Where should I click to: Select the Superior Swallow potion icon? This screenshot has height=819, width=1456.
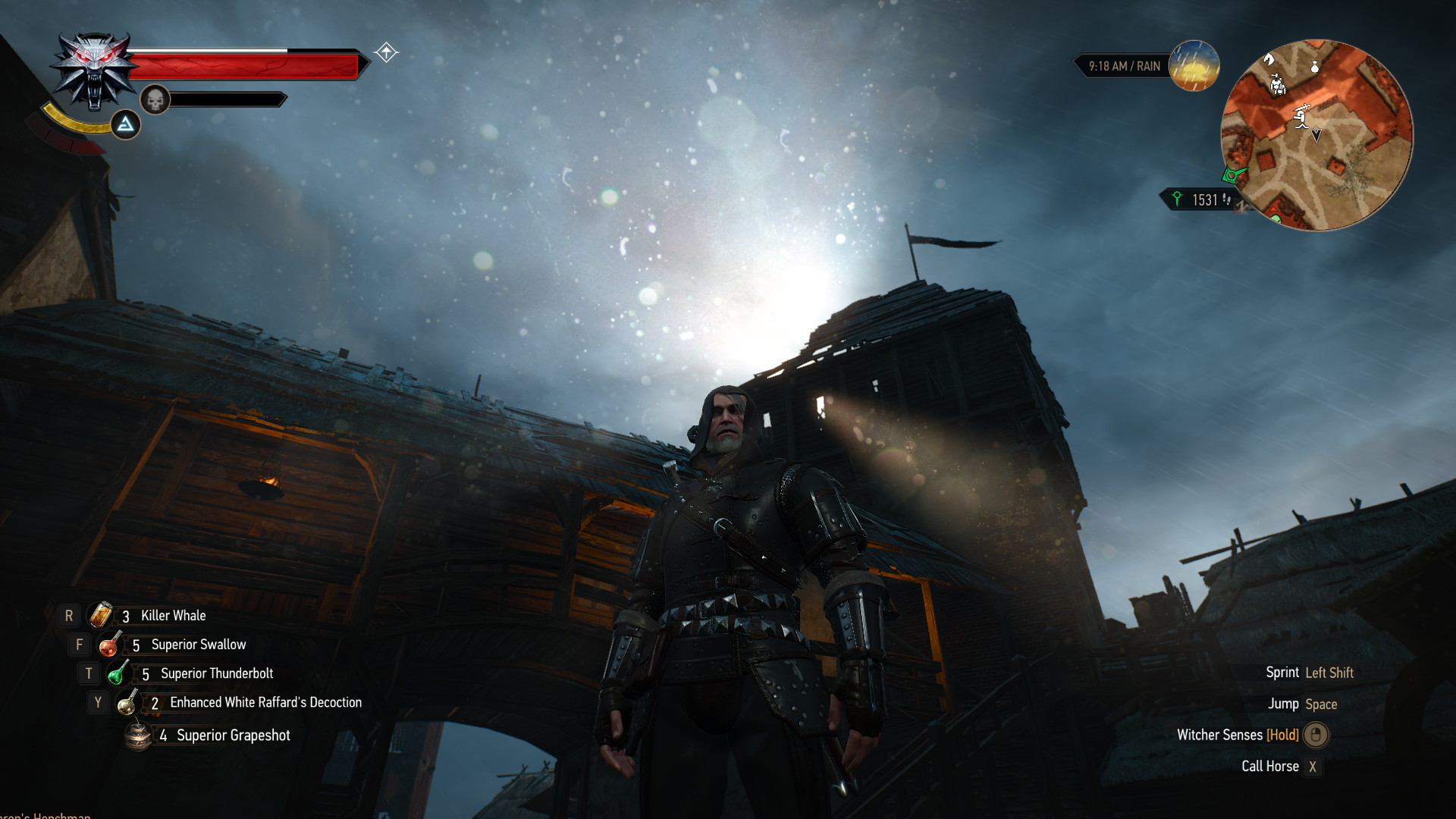click(x=111, y=644)
